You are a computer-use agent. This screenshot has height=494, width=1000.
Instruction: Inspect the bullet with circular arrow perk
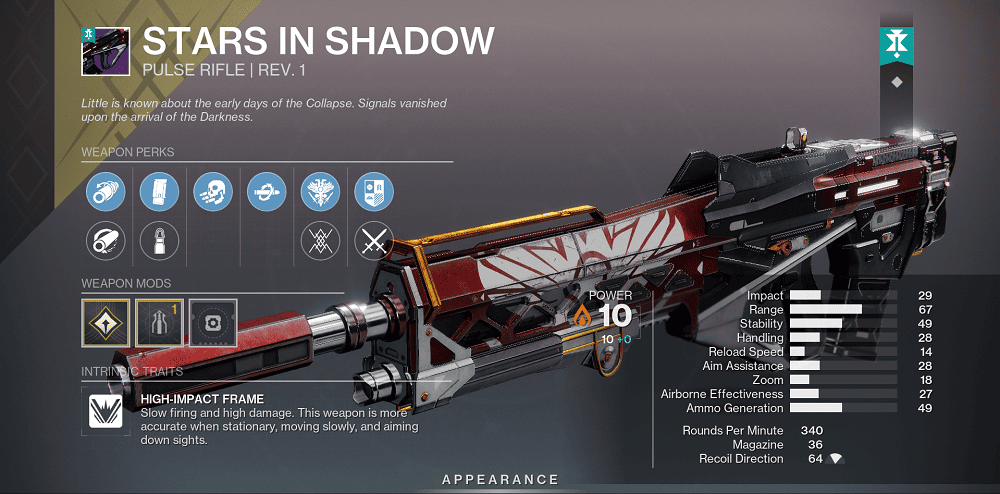tap(267, 190)
